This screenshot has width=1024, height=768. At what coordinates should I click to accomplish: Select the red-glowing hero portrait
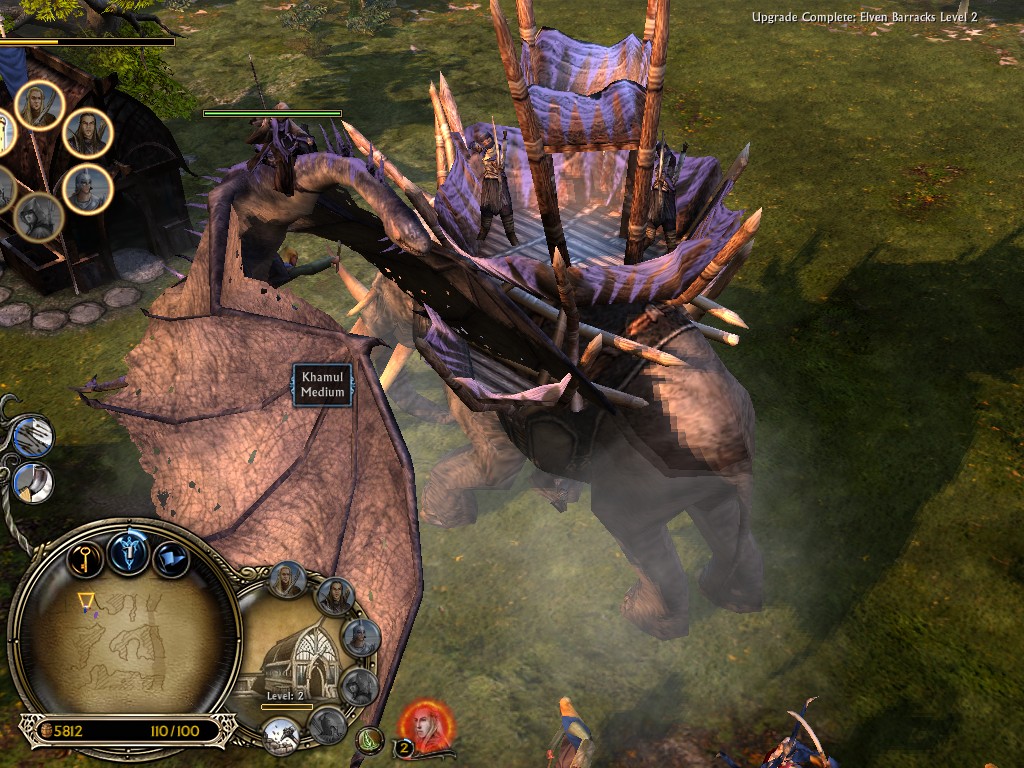[429, 728]
